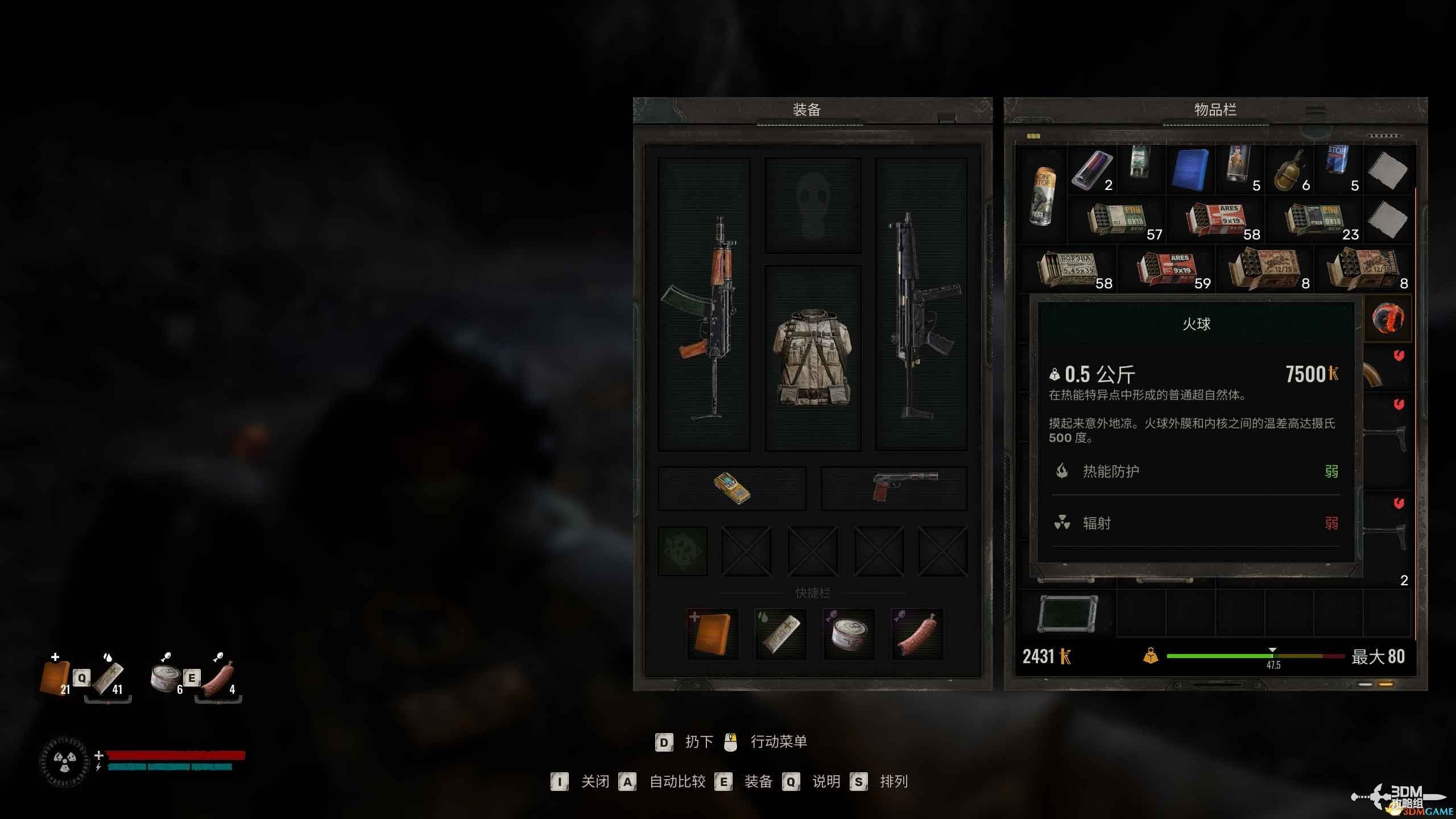Image resolution: width=1456 pixels, height=819 pixels.
Task: Select the sausage quick slot
Action: point(917,634)
